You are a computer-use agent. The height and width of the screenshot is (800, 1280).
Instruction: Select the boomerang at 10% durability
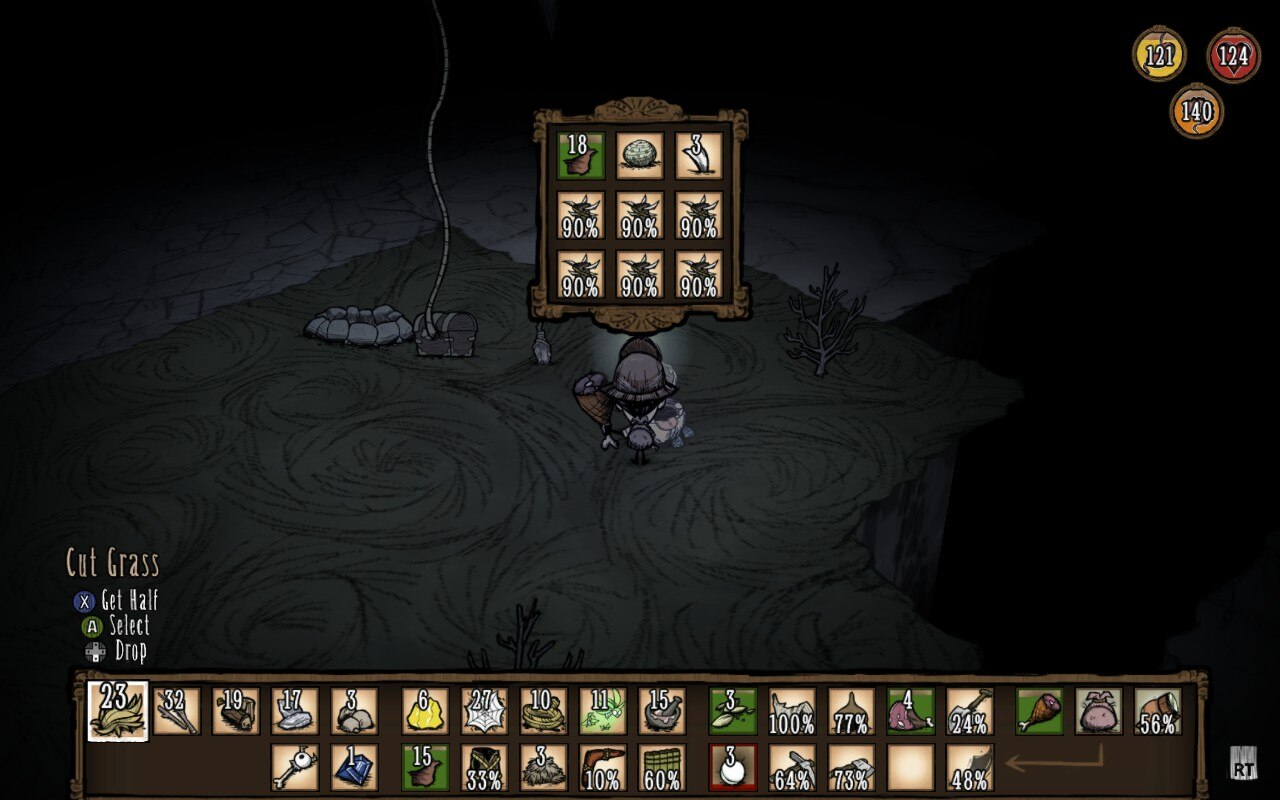coord(605,766)
